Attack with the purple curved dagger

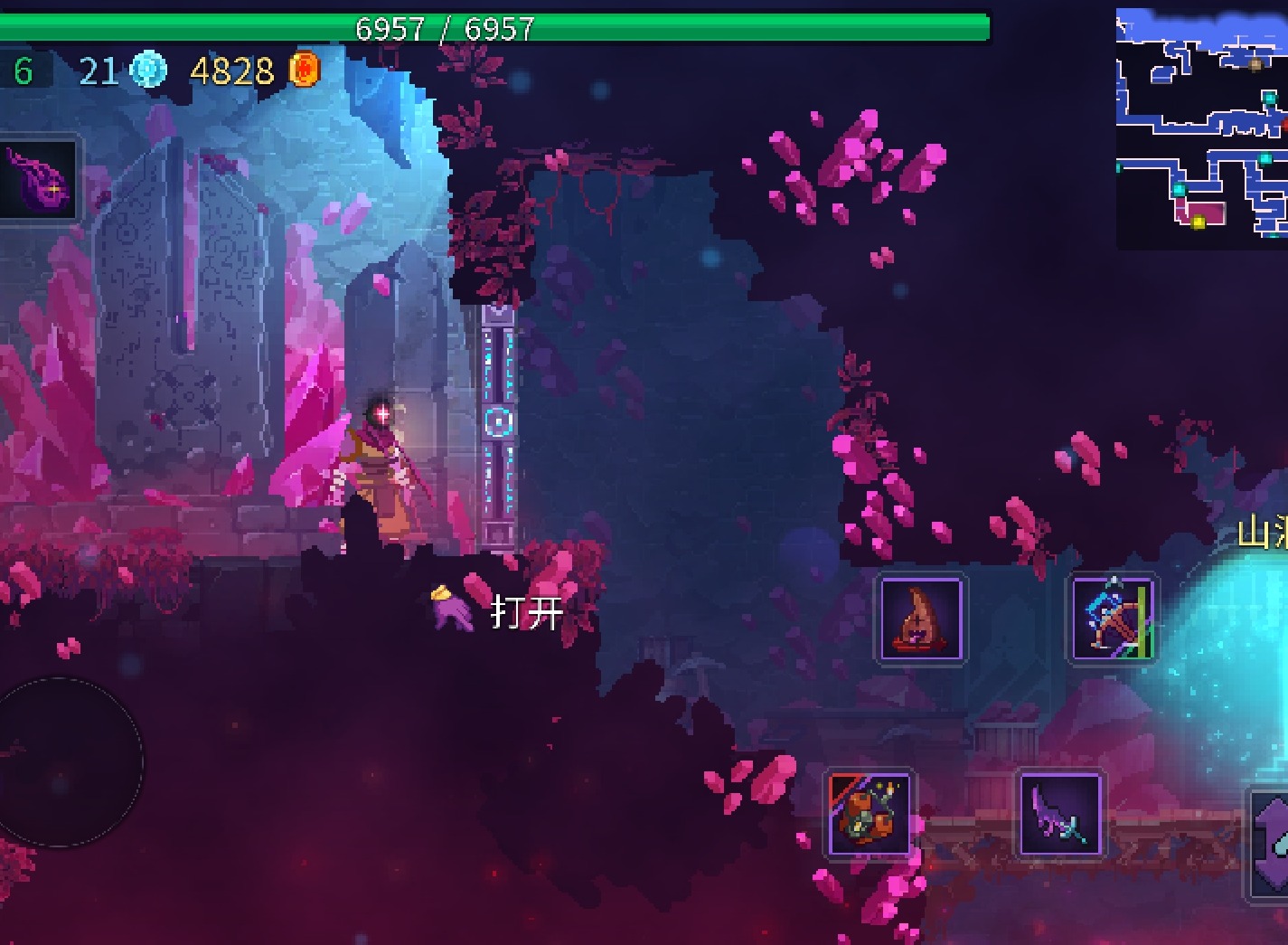pos(1060,812)
